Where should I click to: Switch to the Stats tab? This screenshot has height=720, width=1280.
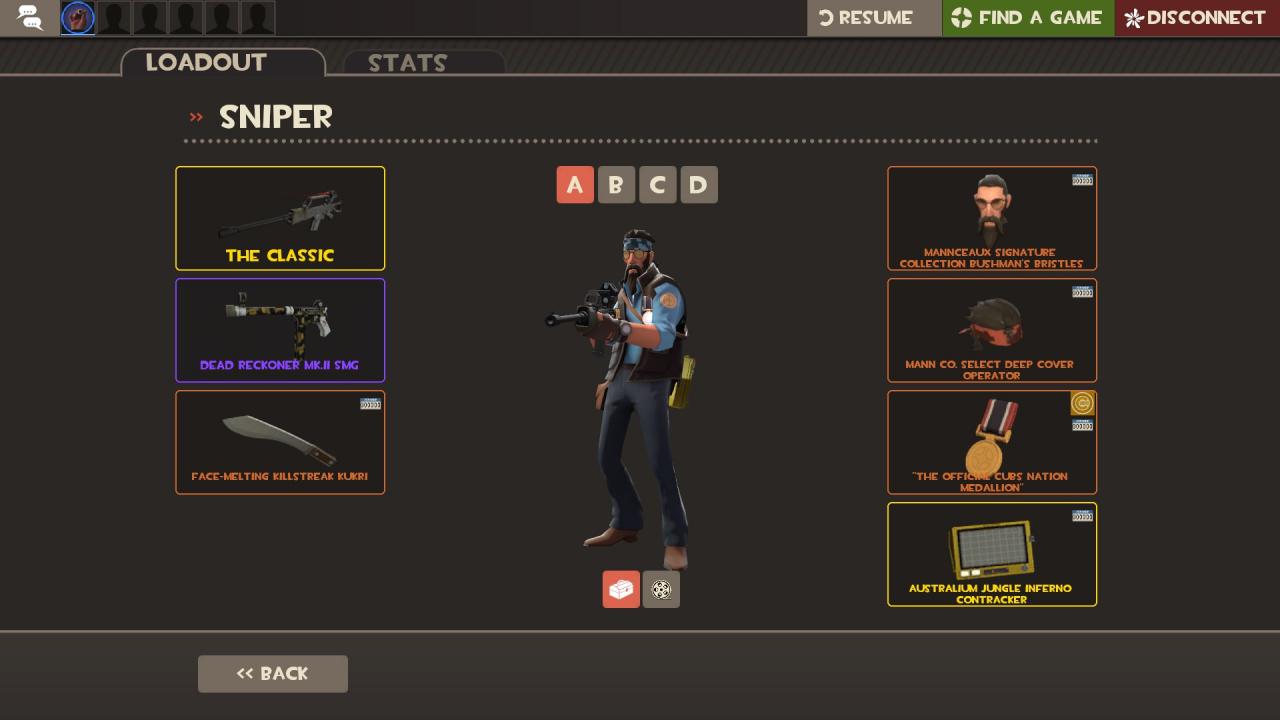[423, 63]
